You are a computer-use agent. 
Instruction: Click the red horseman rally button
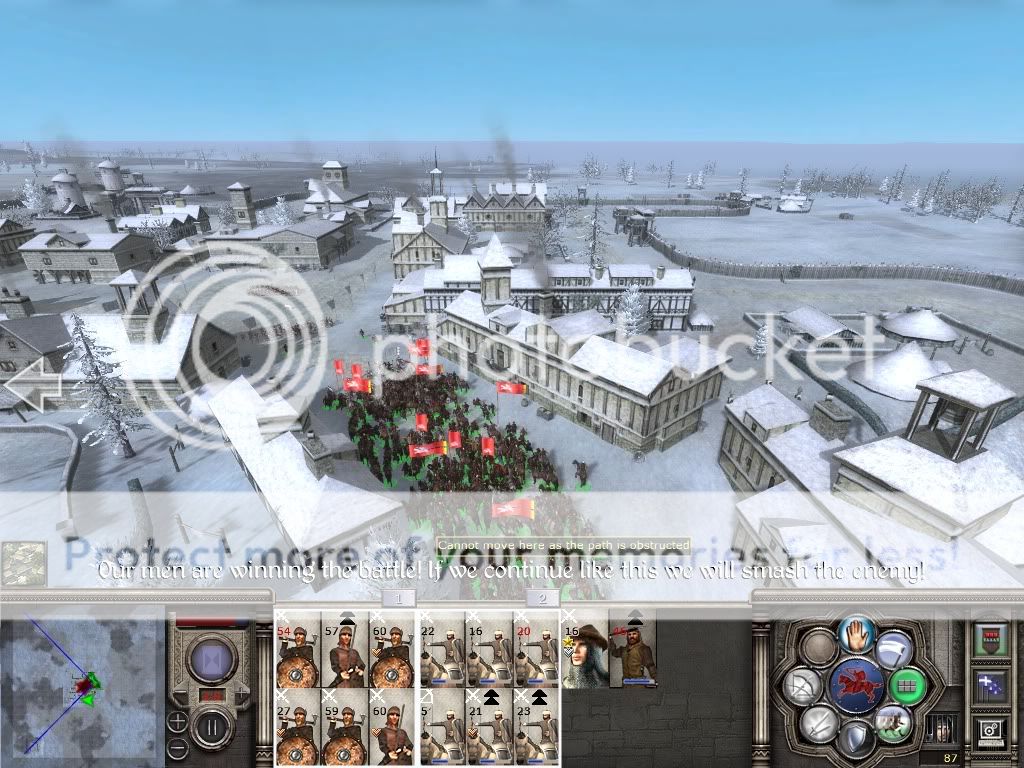coord(856,686)
